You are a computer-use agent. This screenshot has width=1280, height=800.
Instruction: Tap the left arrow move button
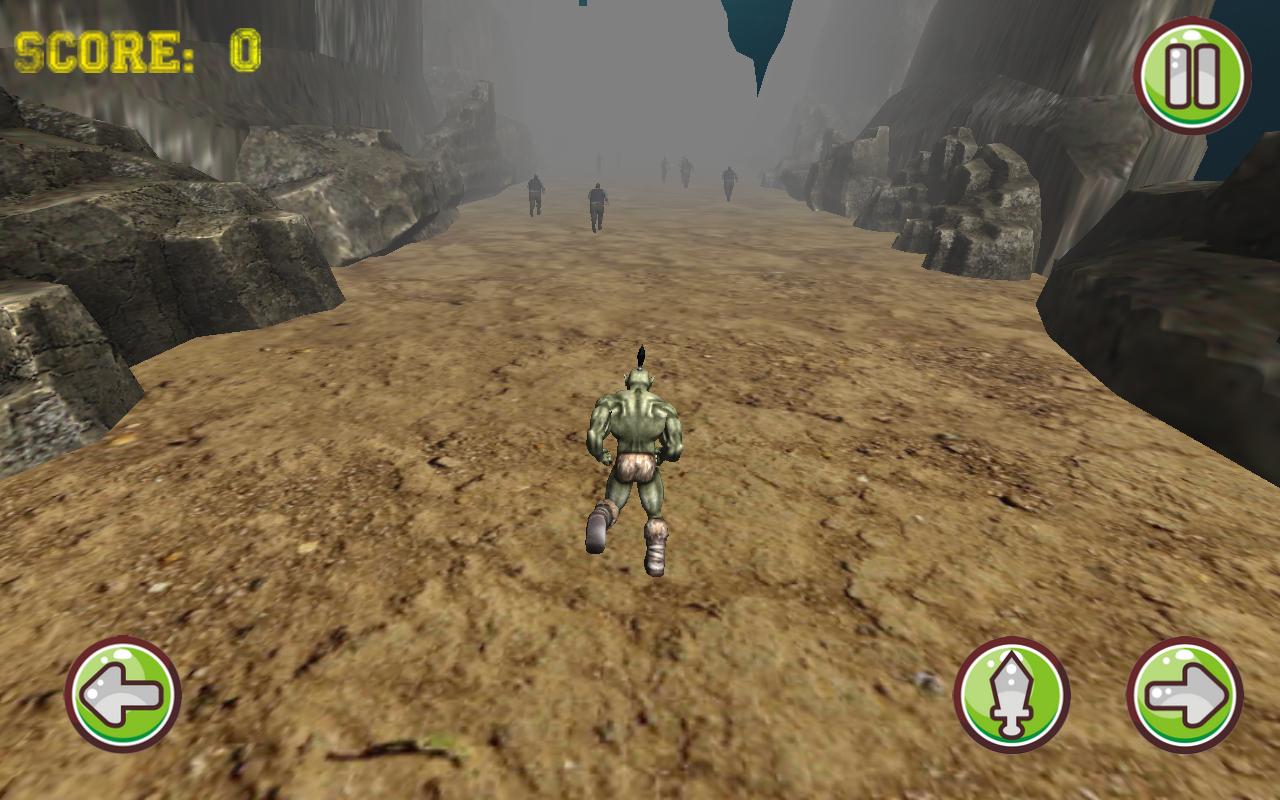pos(123,694)
